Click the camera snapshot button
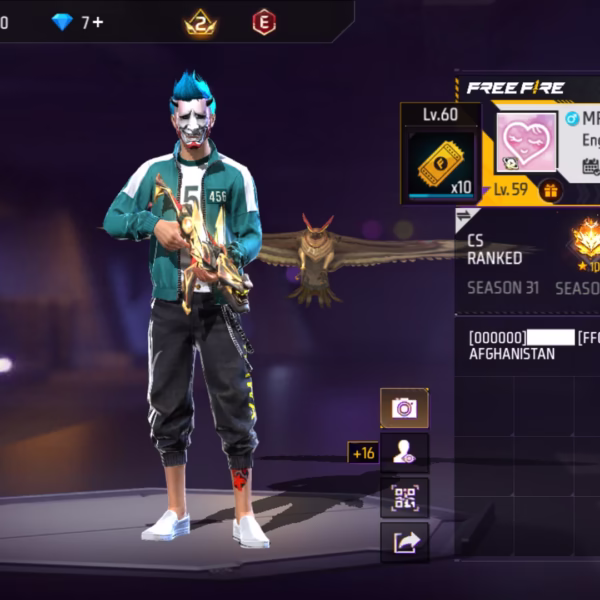Viewport: 600px width, 600px height. coord(404,407)
